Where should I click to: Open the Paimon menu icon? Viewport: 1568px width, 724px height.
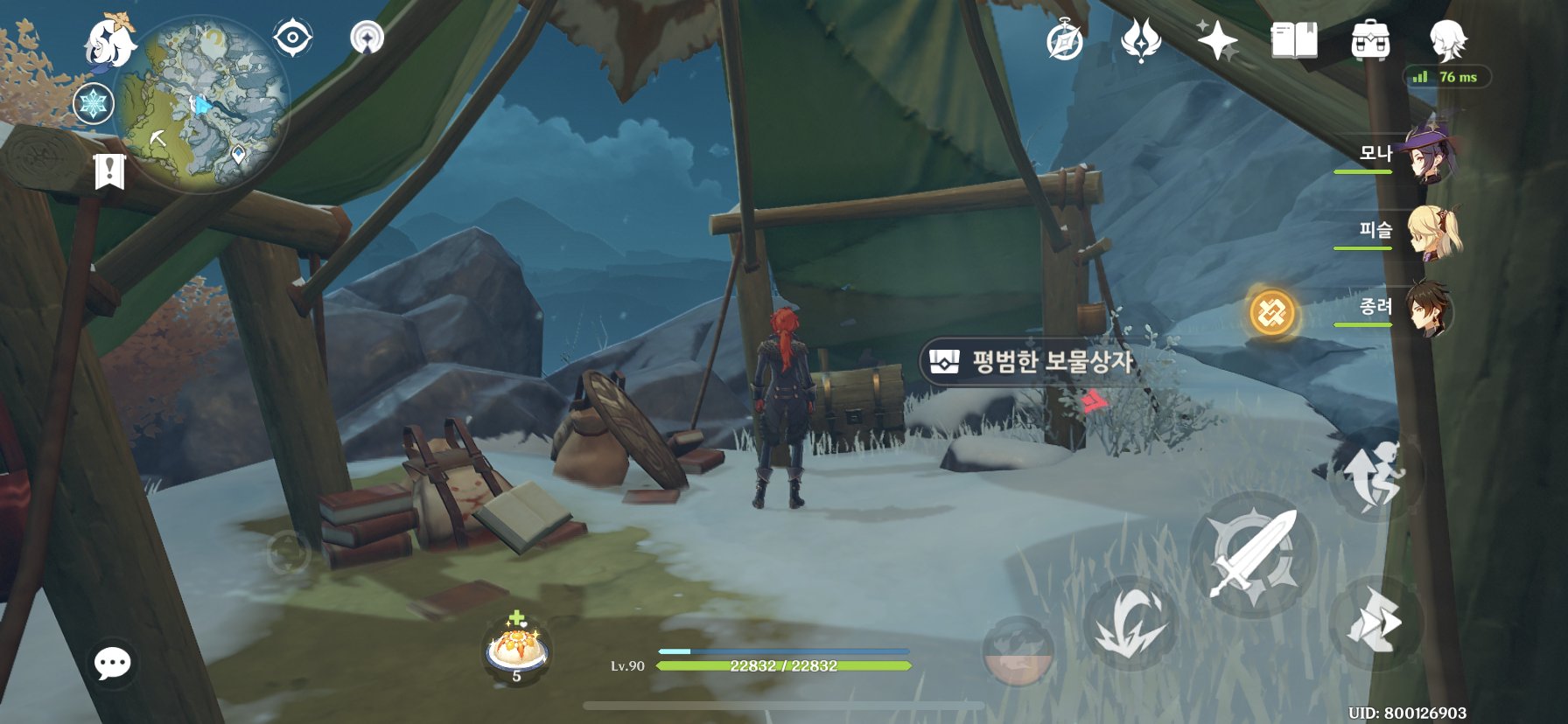point(110,42)
